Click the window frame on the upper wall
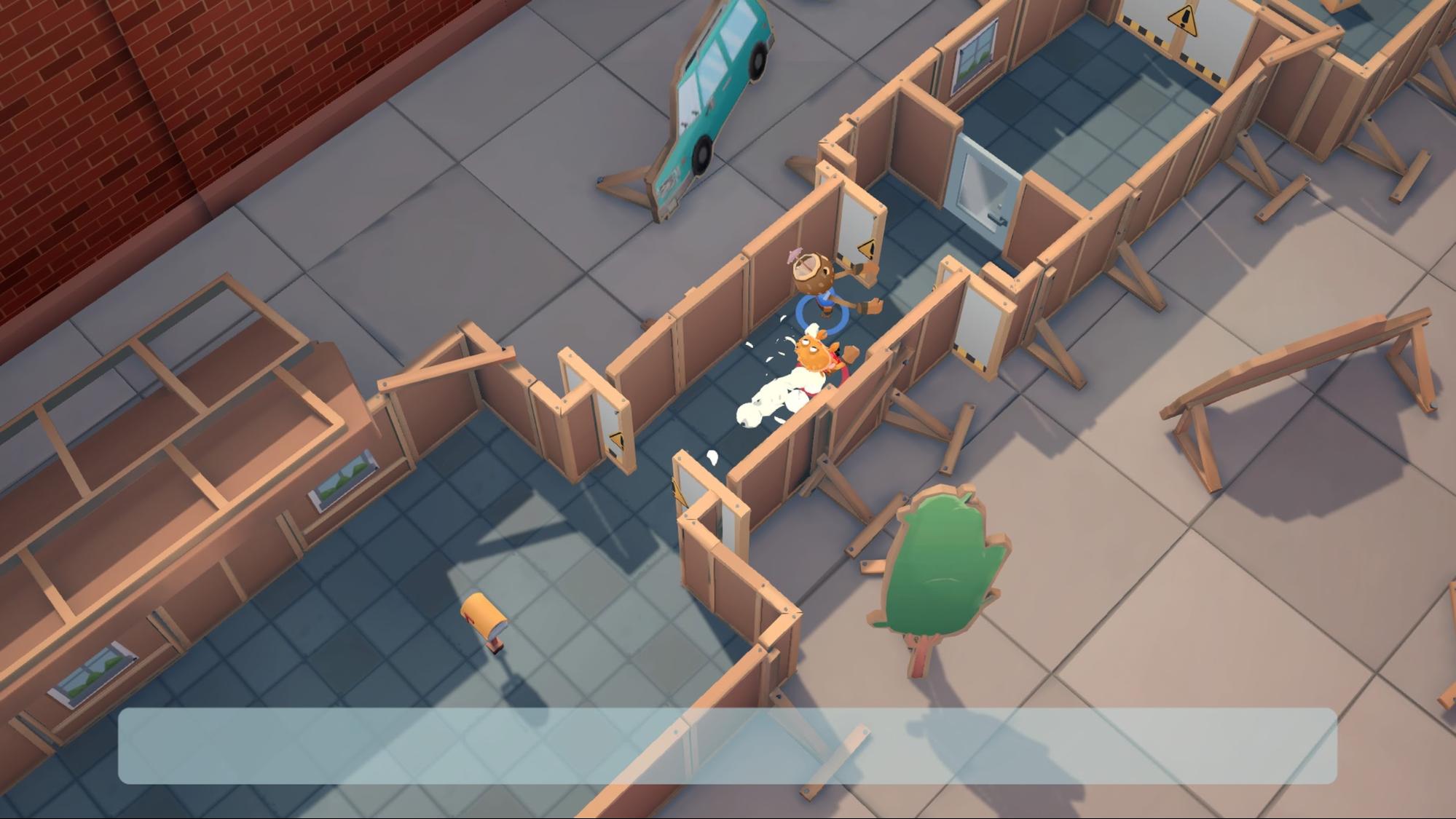Screen dimensions: 1456x819 point(976,55)
